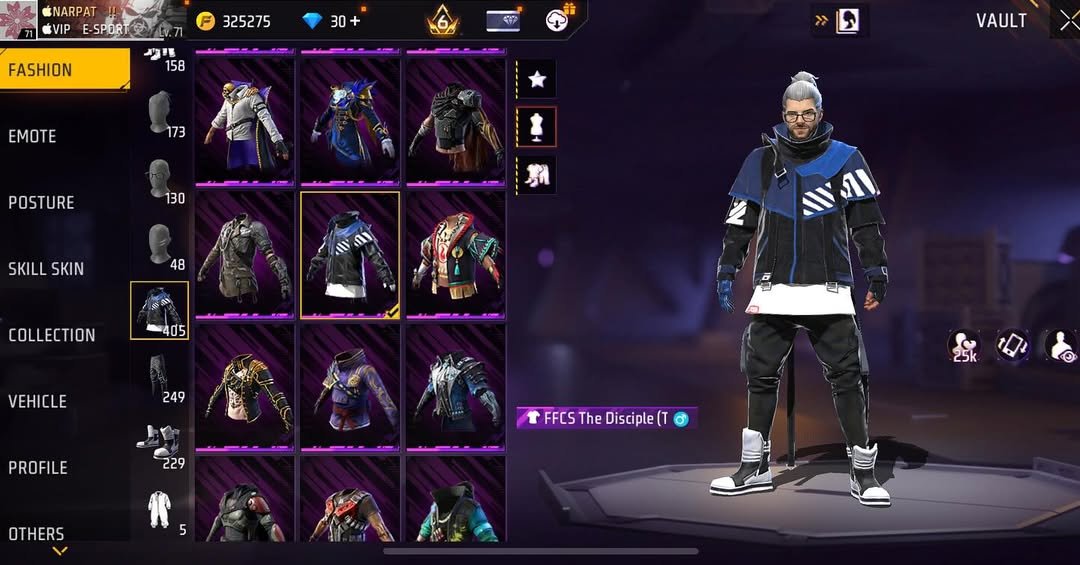This screenshot has width=1080, height=565.
Task: Choose the gold-trimmed black jacket
Action: pos(245,387)
